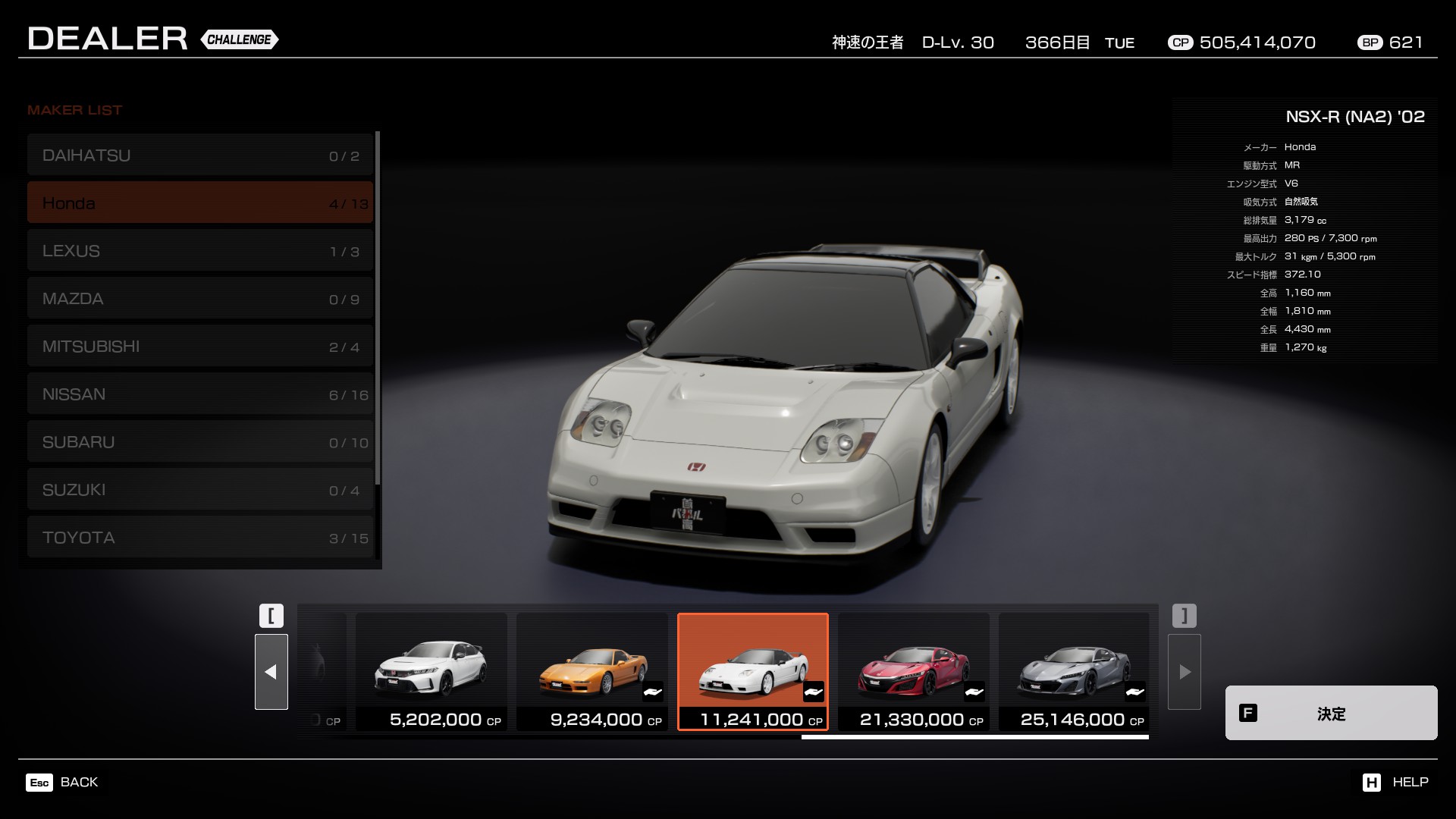Image resolution: width=1456 pixels, height=819 pixels.
Task: Choose SUZUKI in the maker list
Action: pos(200,490)
